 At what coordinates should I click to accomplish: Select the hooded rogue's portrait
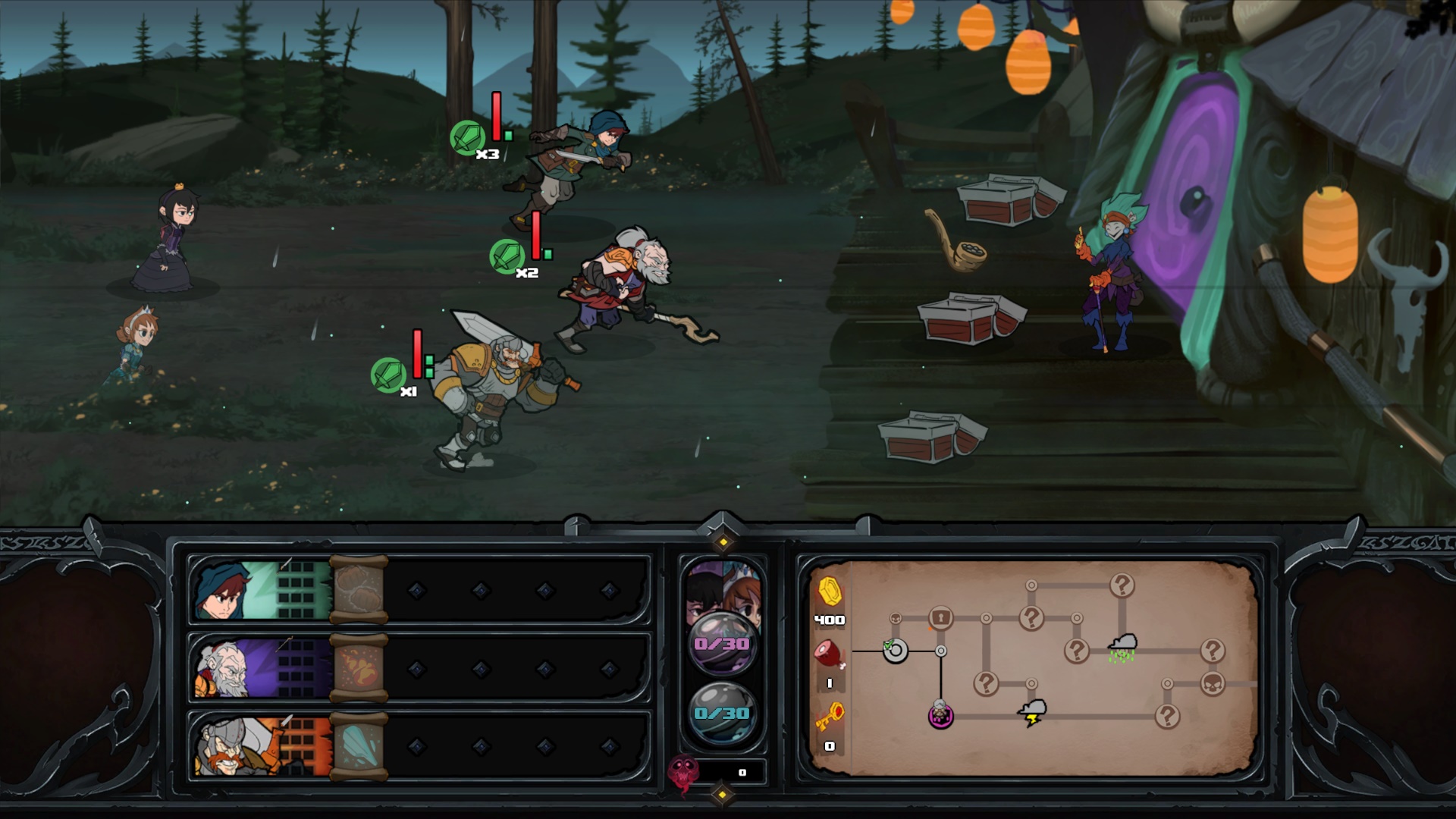[227, 590]
